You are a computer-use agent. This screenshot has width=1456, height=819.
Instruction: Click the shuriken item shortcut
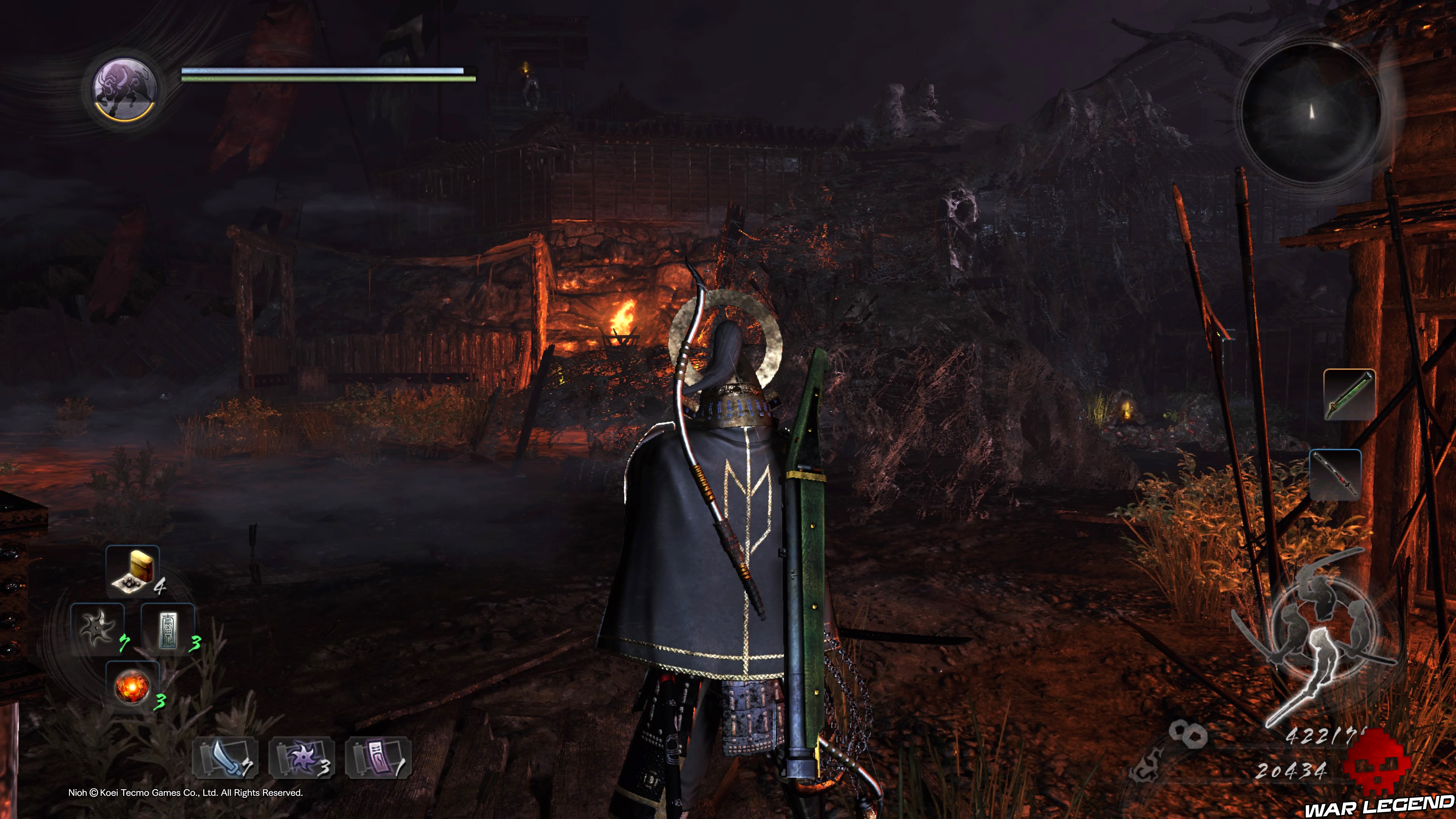point(97,628)
